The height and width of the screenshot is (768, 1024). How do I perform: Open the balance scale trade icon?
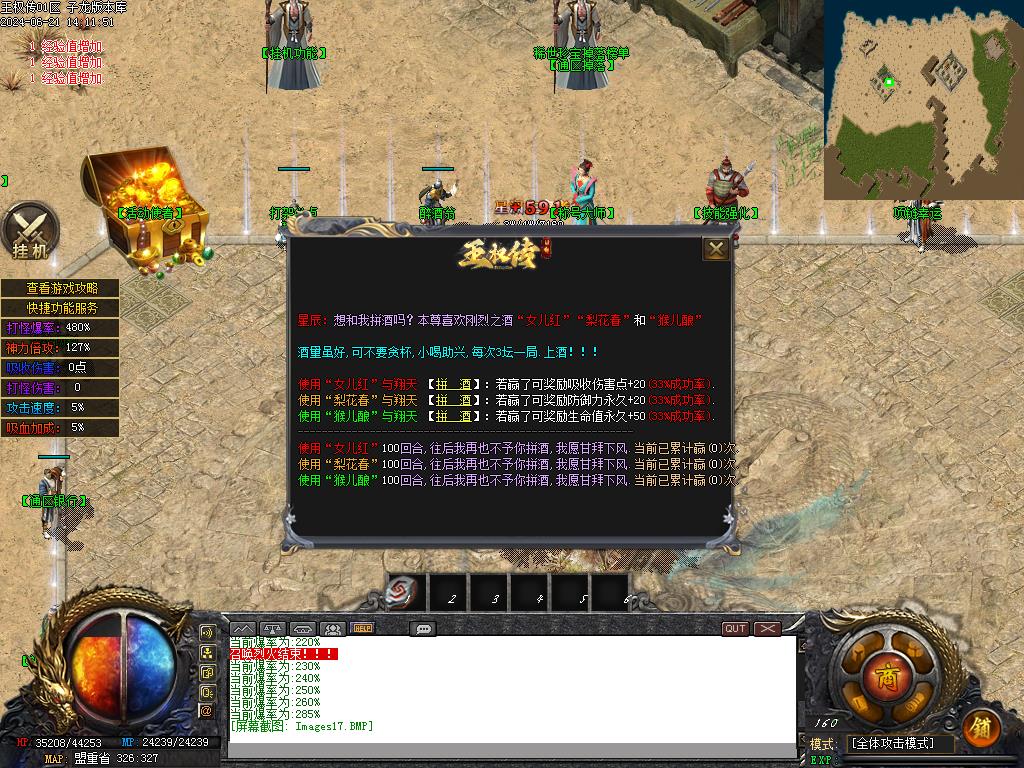tap(272, 629)
